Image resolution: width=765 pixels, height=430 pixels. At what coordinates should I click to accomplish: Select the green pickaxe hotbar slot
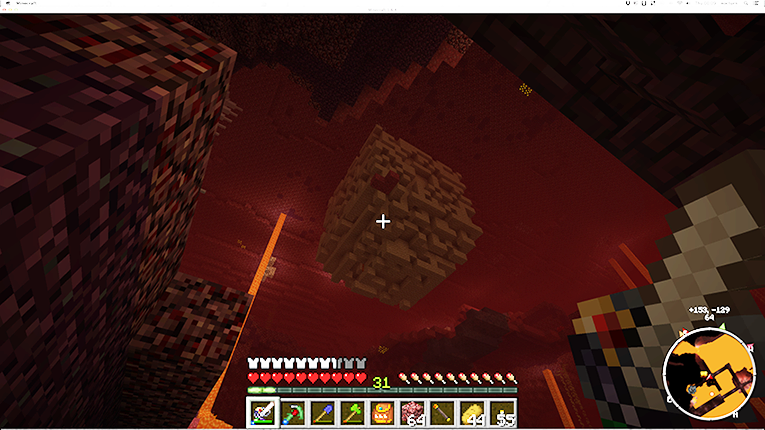pos(293,412)
